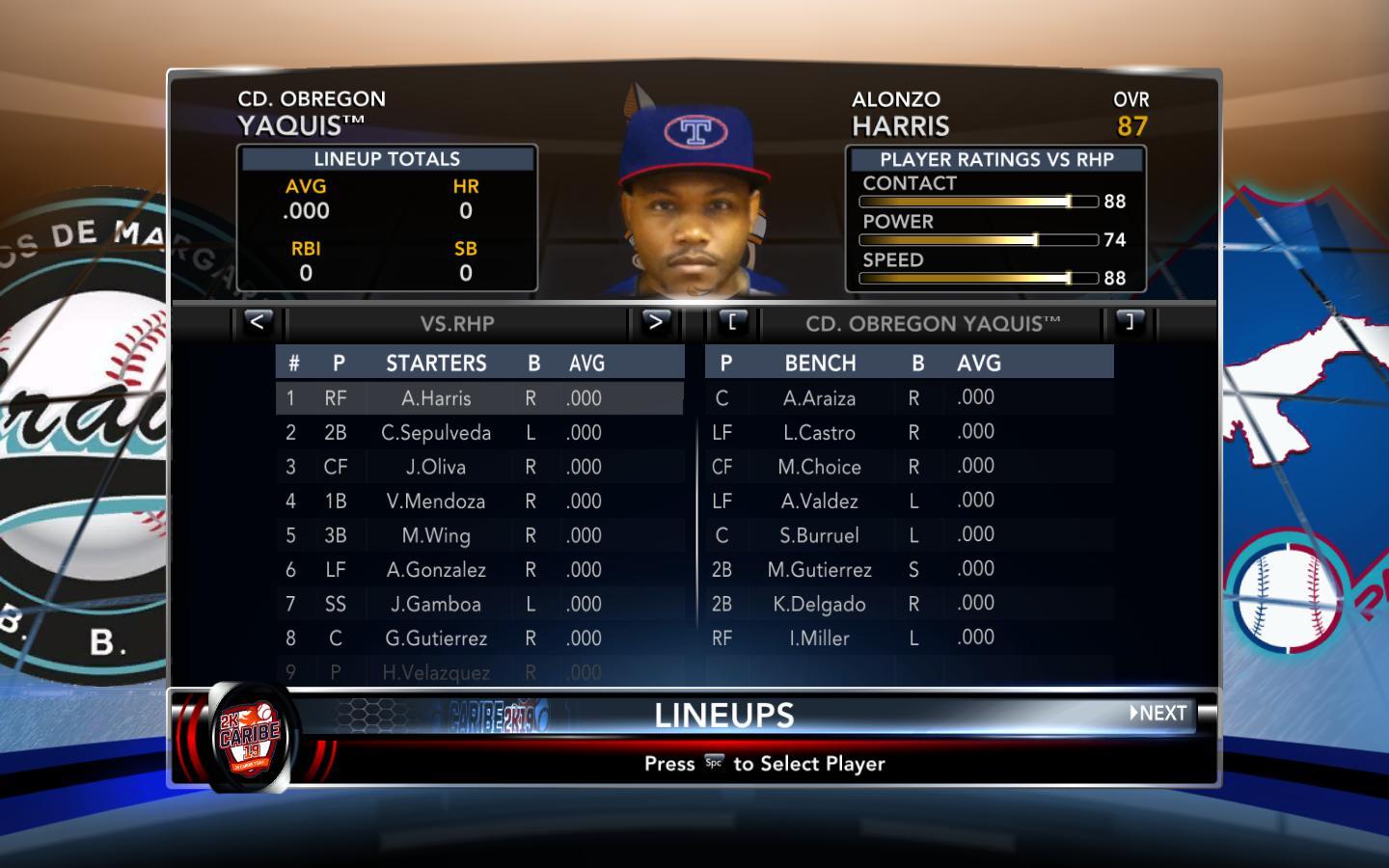Image resolution: width=1389 pixels, height=868 pixels.
Task: Cycle team forward with right bracket button
Action: click(x=1130, y=322)
